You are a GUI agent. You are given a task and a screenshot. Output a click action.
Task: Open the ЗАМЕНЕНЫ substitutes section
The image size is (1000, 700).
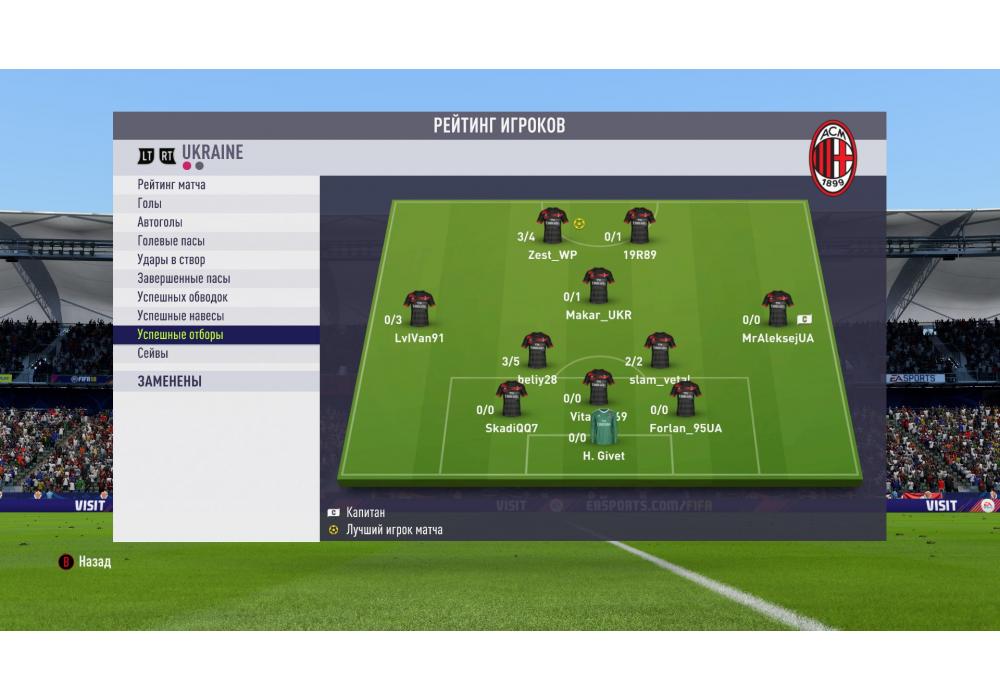[216, 381]
